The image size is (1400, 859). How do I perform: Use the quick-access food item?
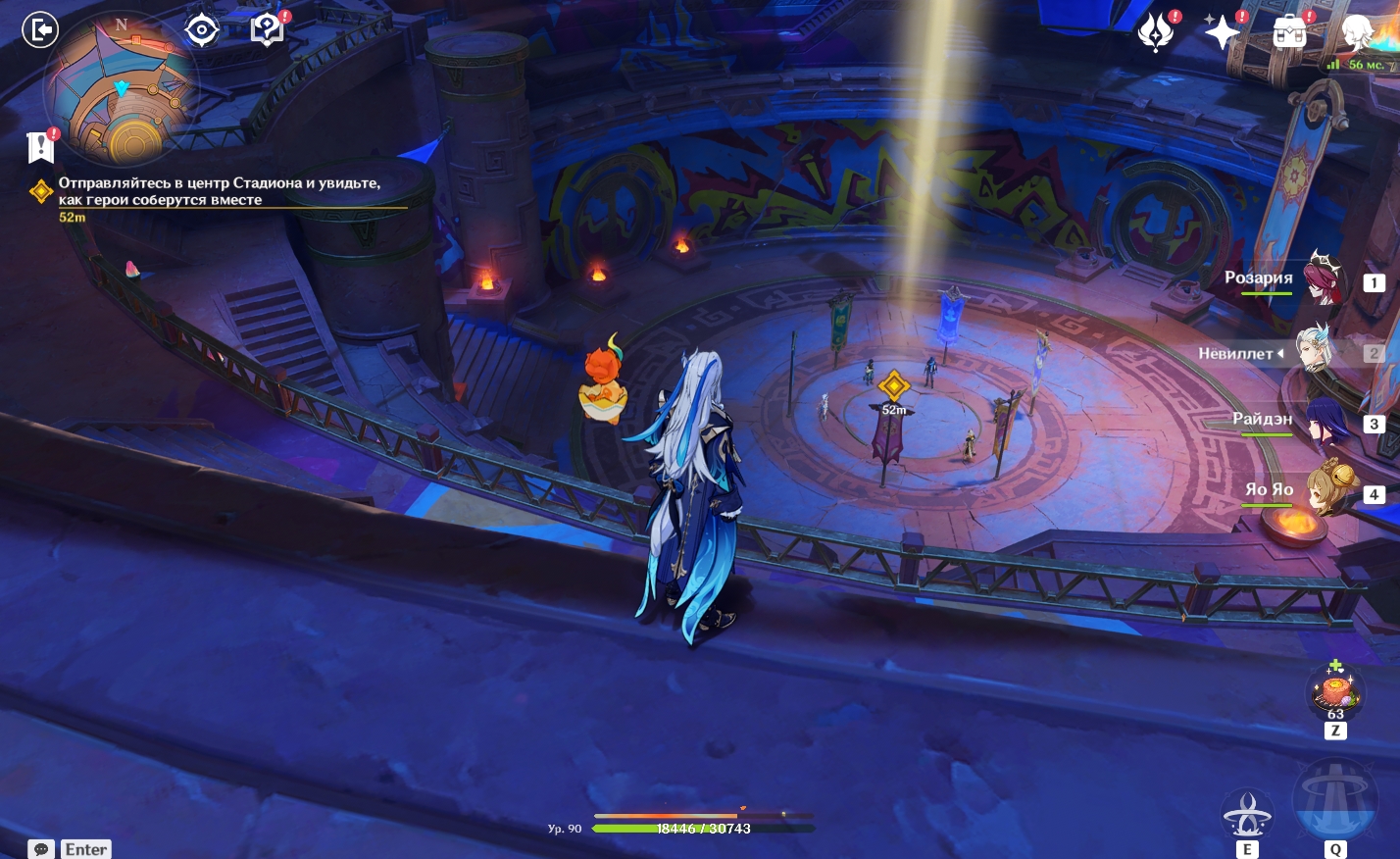tap(1335, 691)
